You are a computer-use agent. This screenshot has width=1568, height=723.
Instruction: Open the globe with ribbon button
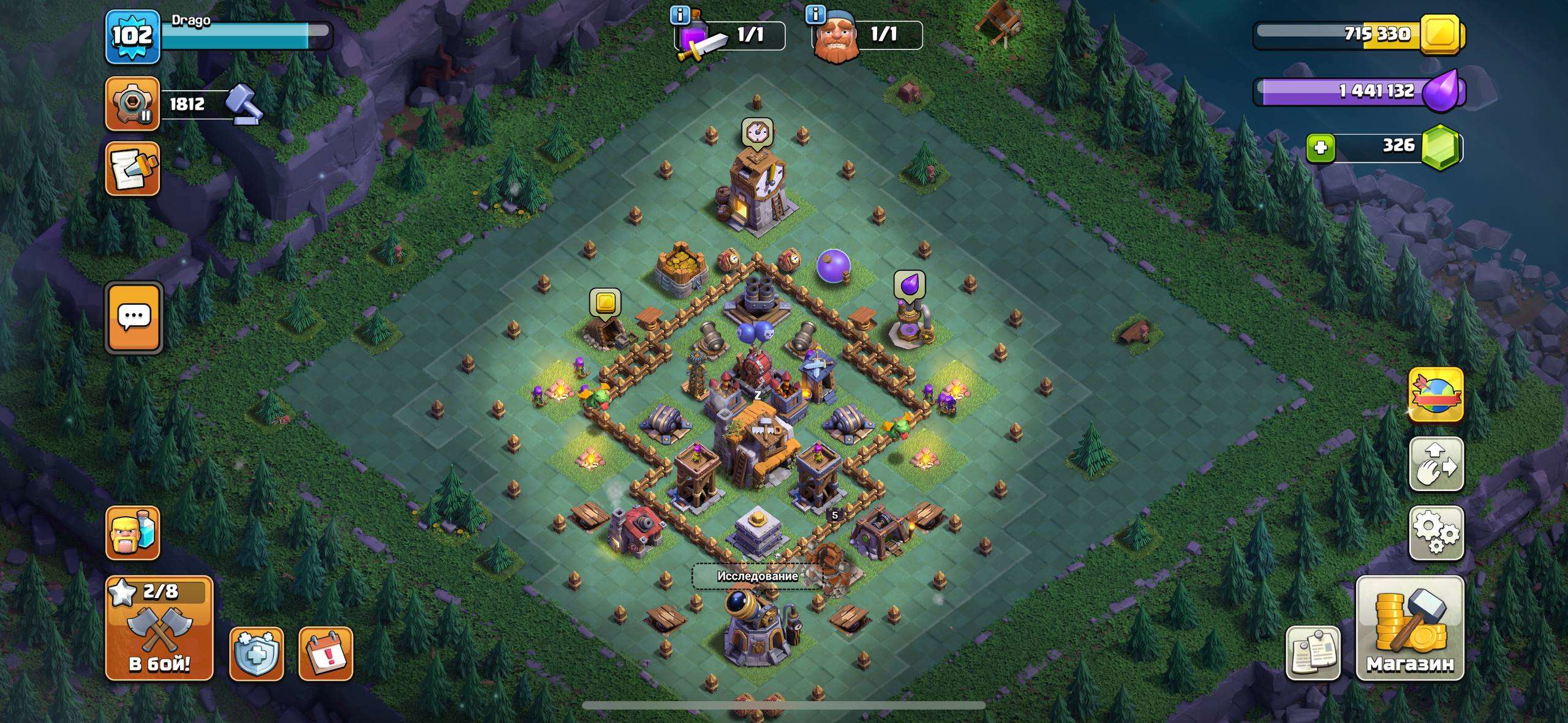click(1436, 395)
